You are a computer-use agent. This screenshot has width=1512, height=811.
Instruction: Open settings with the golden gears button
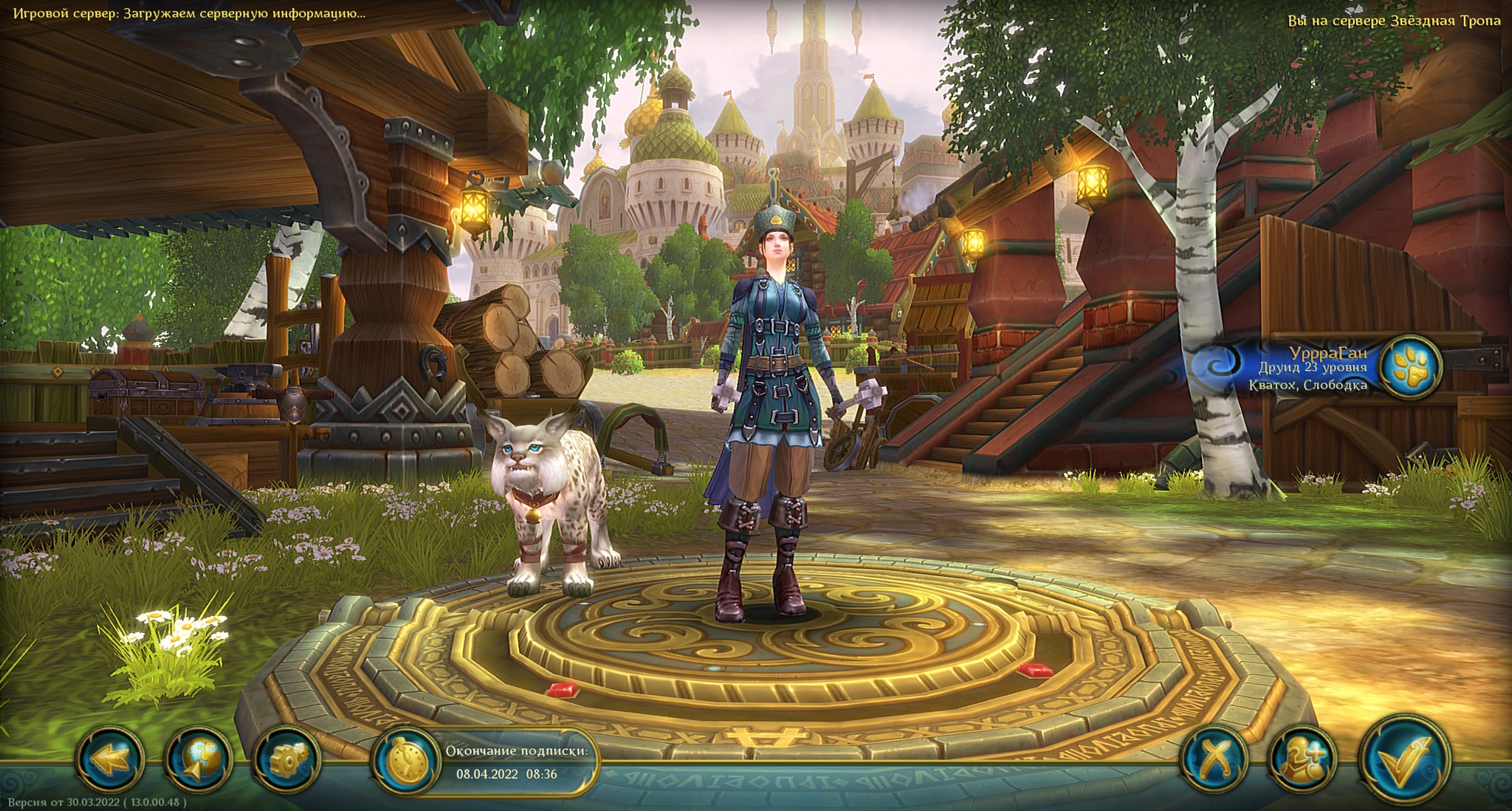tap(286, 759)
